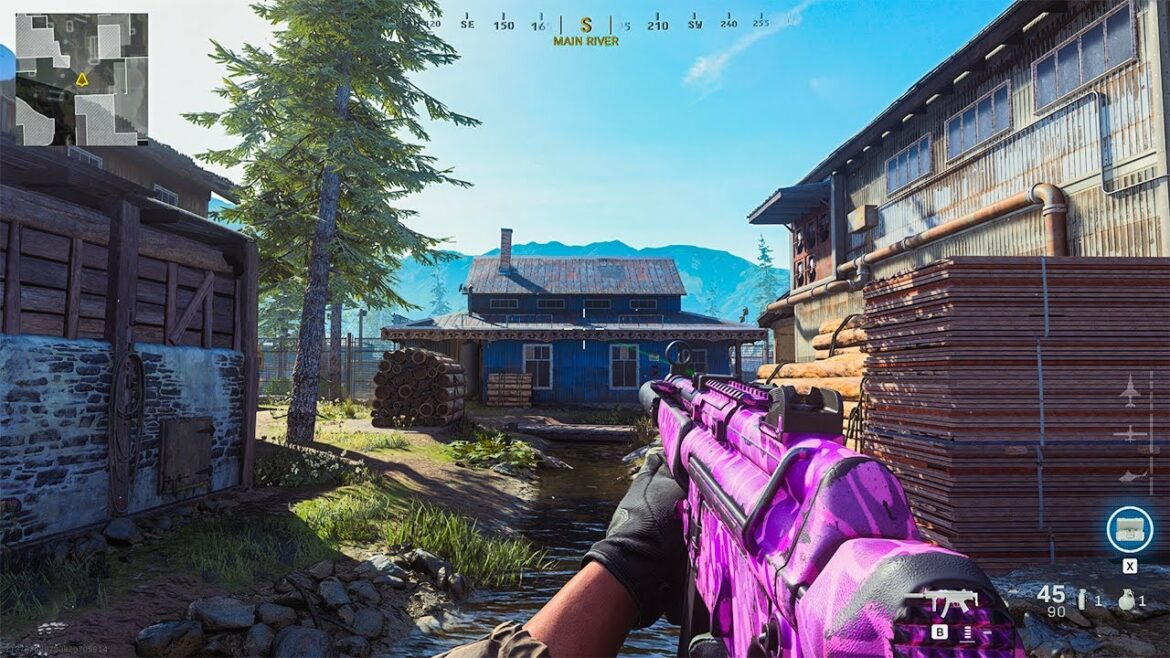Select the MP5 weapon icon

tap(941, 603)
